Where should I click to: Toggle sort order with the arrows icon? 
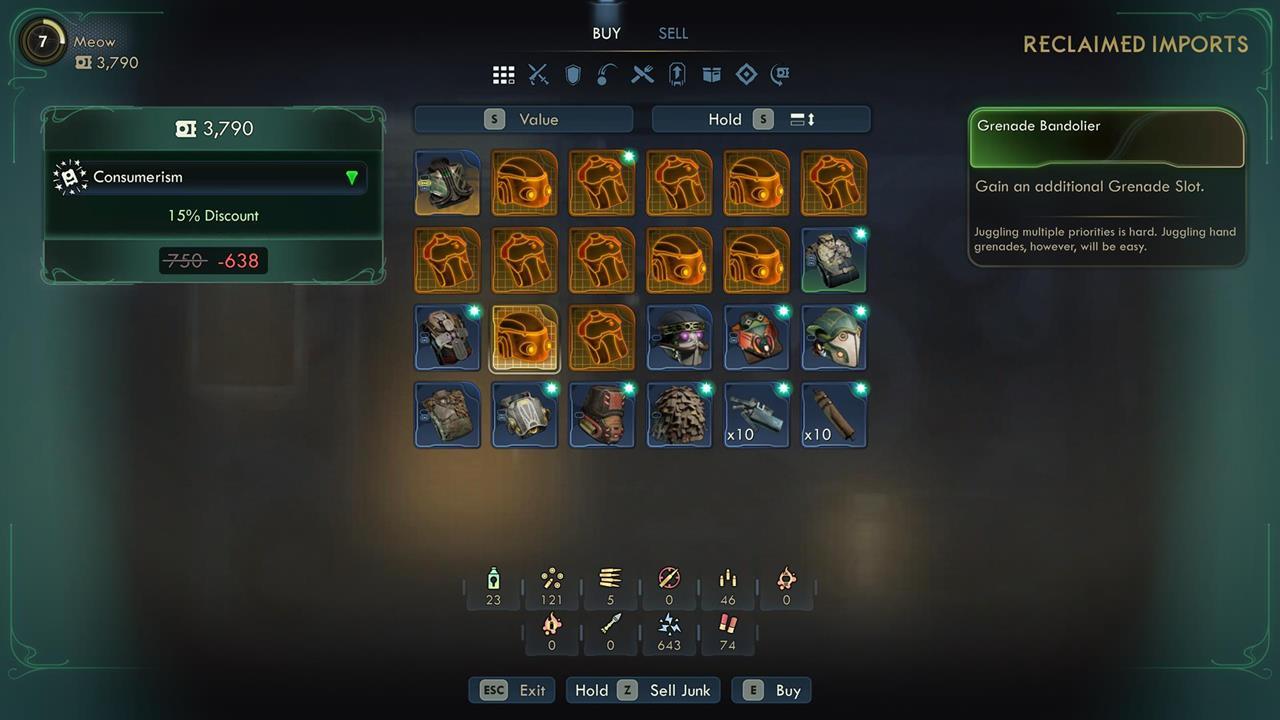[x=802, y=119]
